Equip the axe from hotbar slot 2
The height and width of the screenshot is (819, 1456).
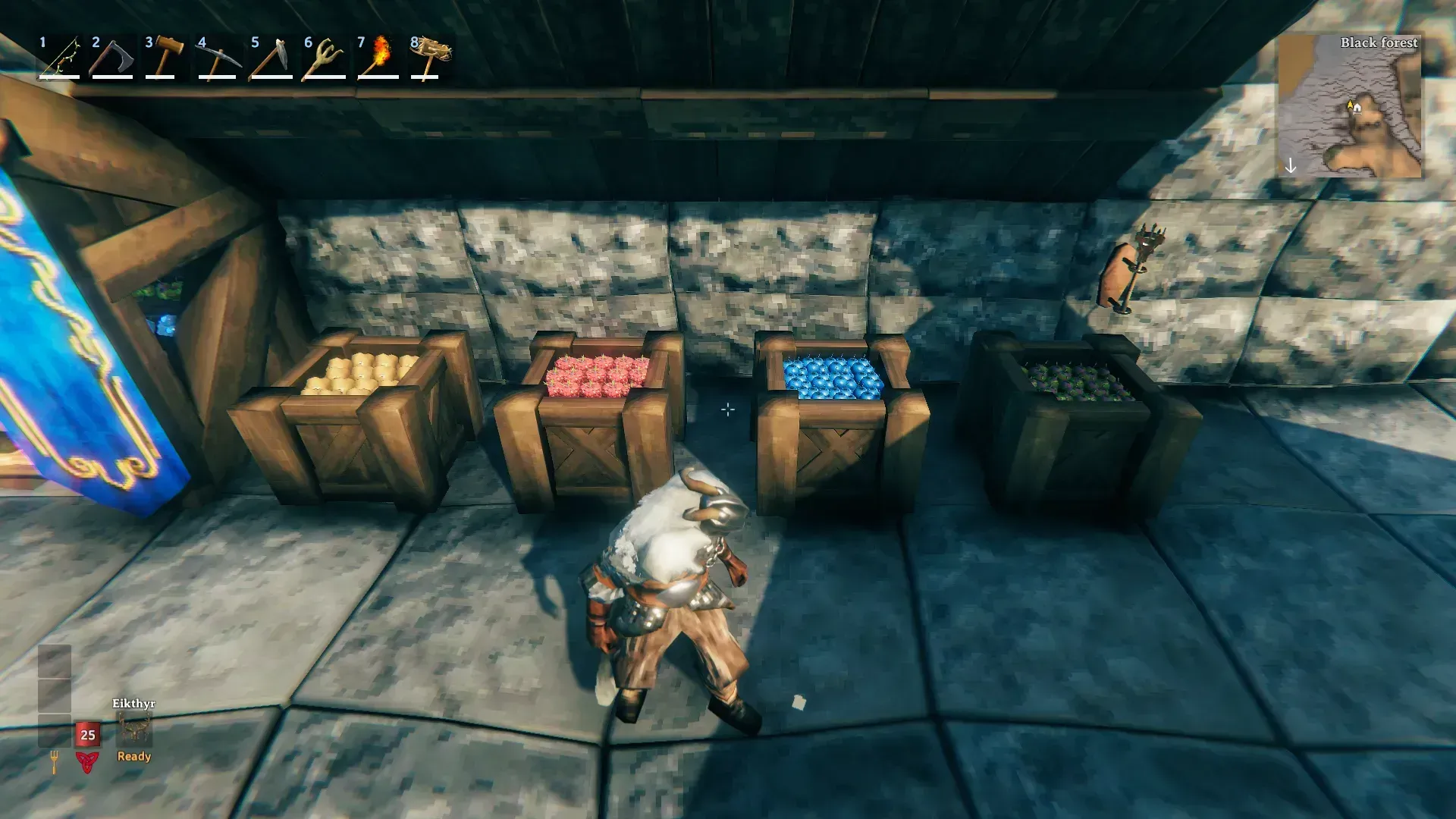pos(112,58)
